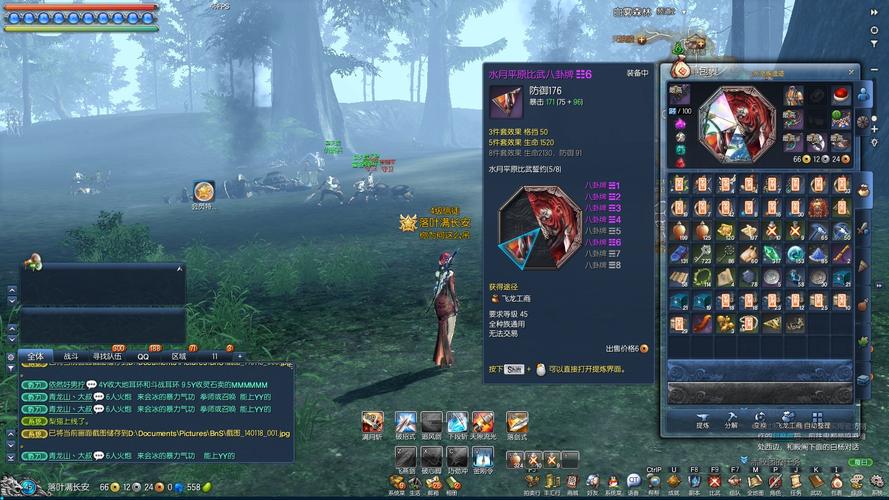889x500 pixels.
Task: Add a new chat tab with plus button
Action: pos(240,356)
